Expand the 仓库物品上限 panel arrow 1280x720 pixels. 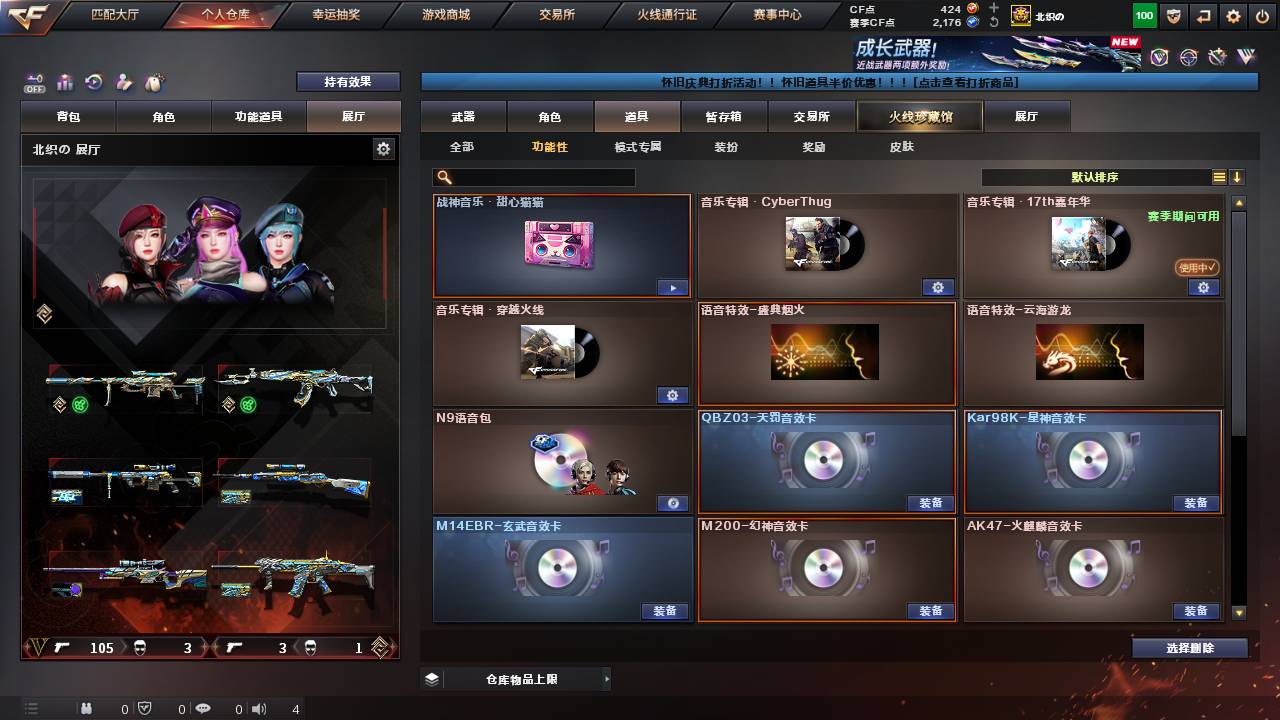[607, 678]
